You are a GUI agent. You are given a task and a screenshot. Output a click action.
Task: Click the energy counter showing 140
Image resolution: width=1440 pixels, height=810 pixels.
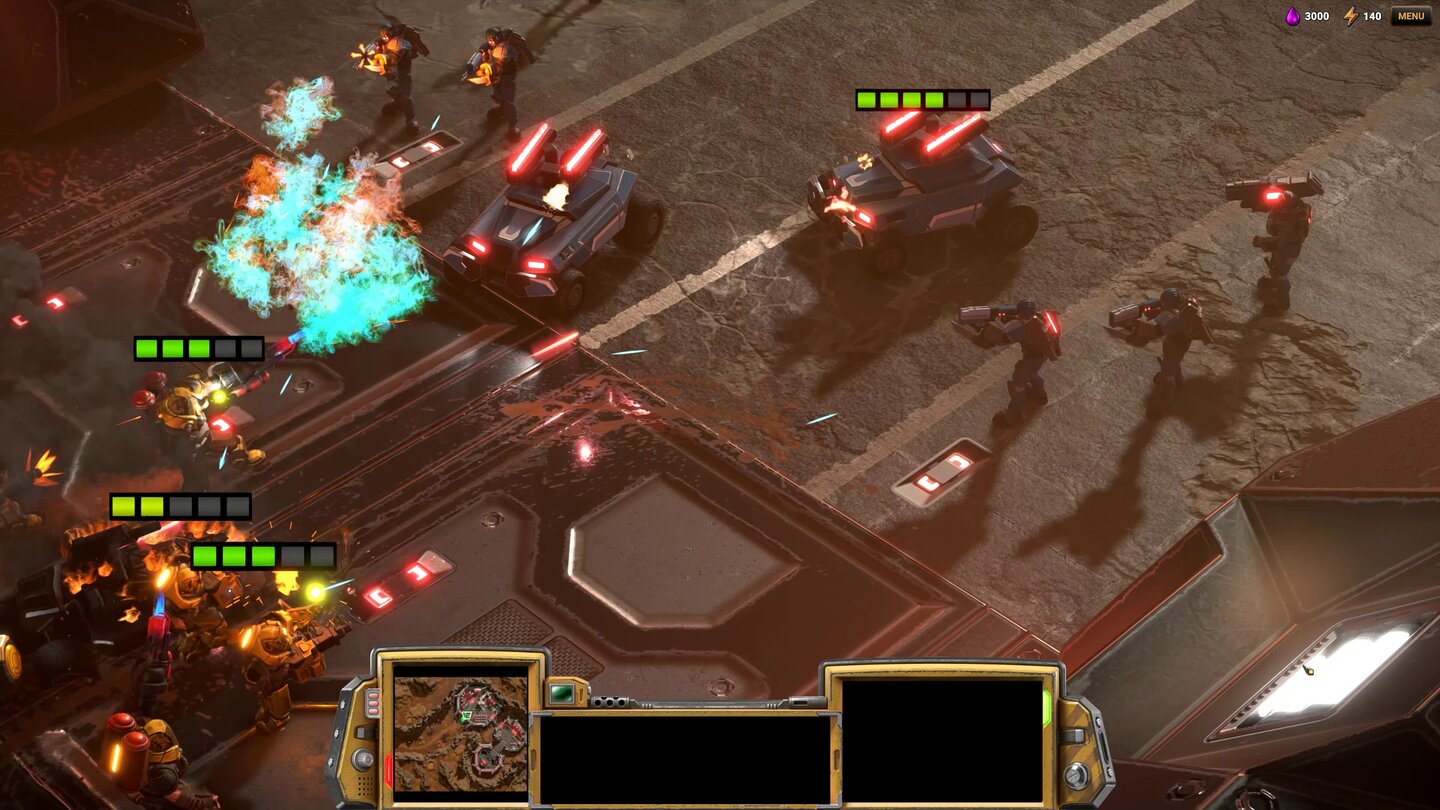click(x=1372, y=16)
